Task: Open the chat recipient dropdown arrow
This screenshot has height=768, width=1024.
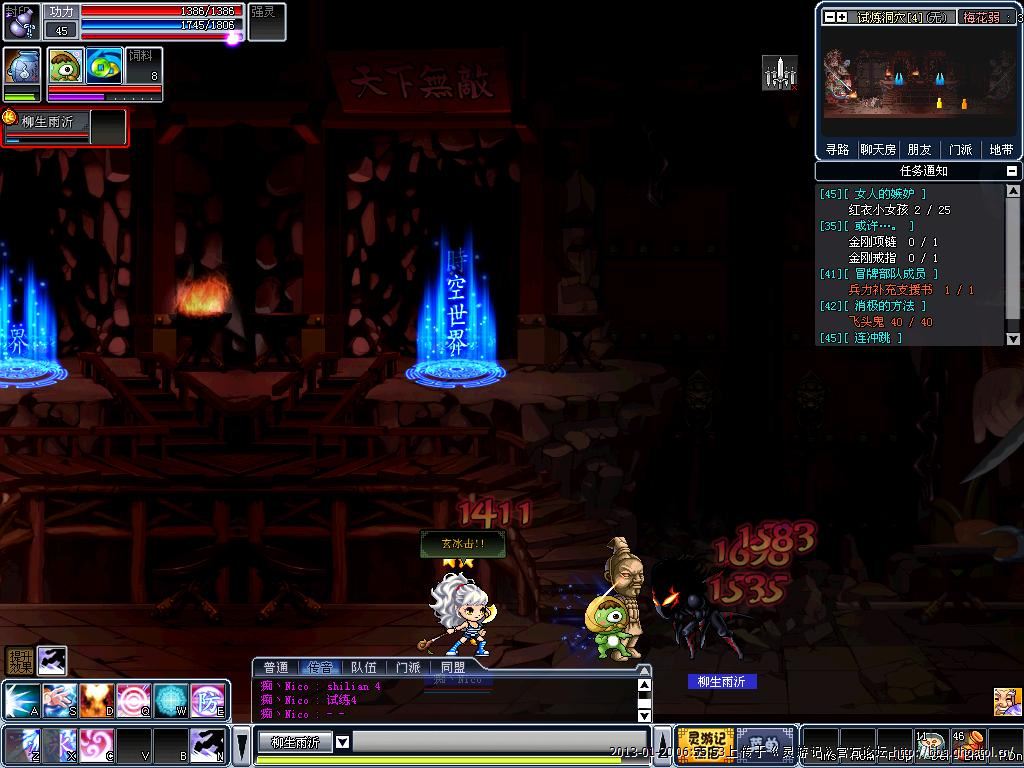Action: coord(342,742)
